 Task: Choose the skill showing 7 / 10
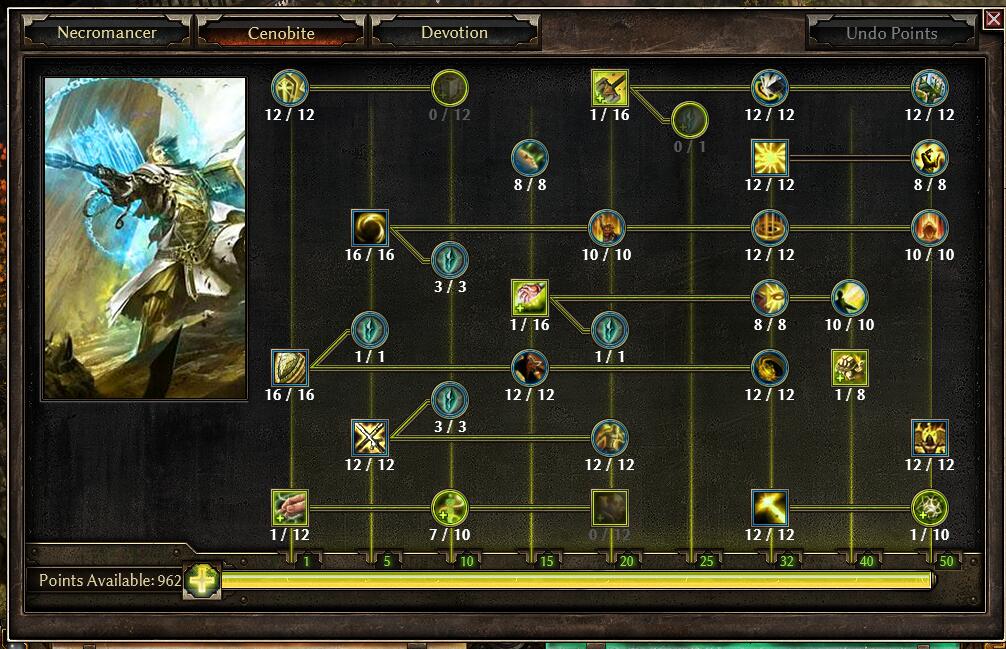click(450, 508)
